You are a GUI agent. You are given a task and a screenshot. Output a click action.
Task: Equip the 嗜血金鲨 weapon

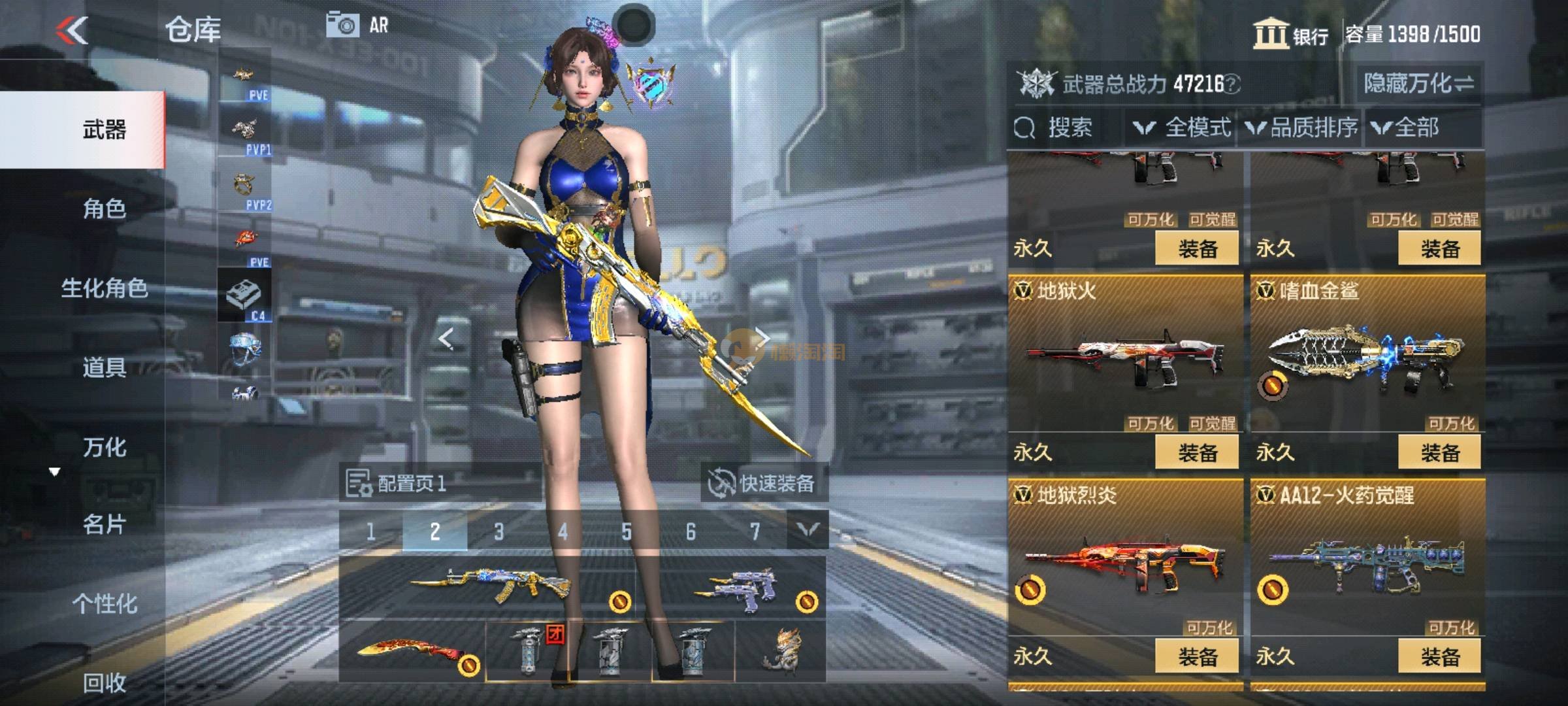1439,452
